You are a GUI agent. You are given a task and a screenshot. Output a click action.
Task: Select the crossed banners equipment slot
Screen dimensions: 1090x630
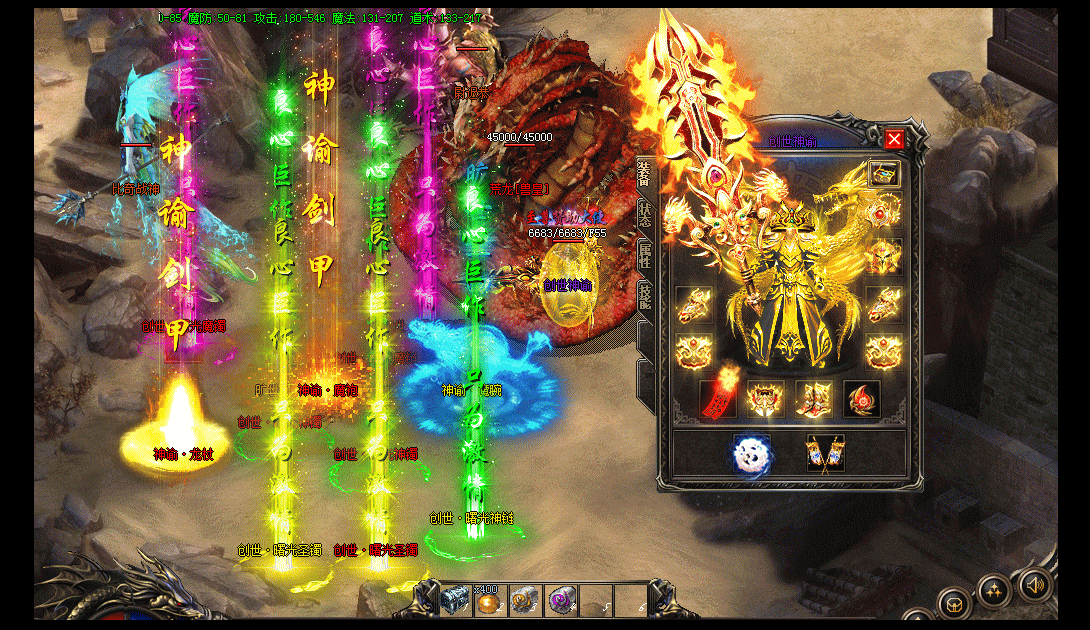pyautogui.click(x=826, y=453)
